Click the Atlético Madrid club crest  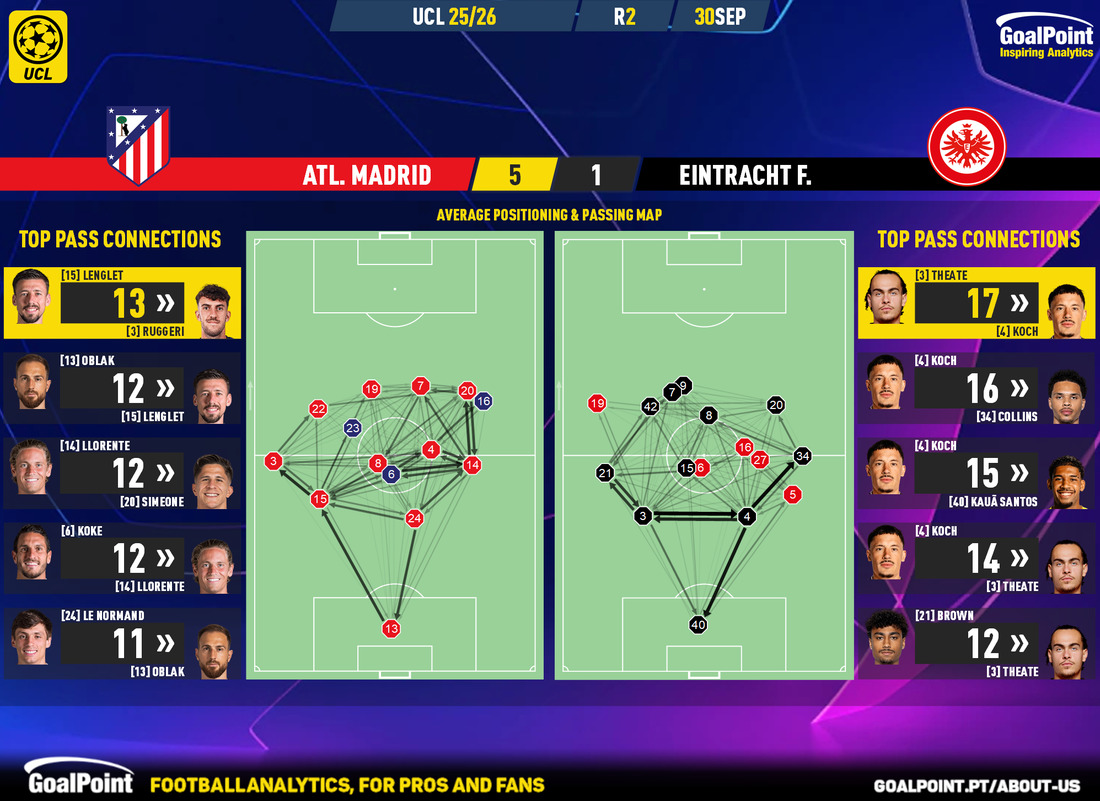coord(138,144)
